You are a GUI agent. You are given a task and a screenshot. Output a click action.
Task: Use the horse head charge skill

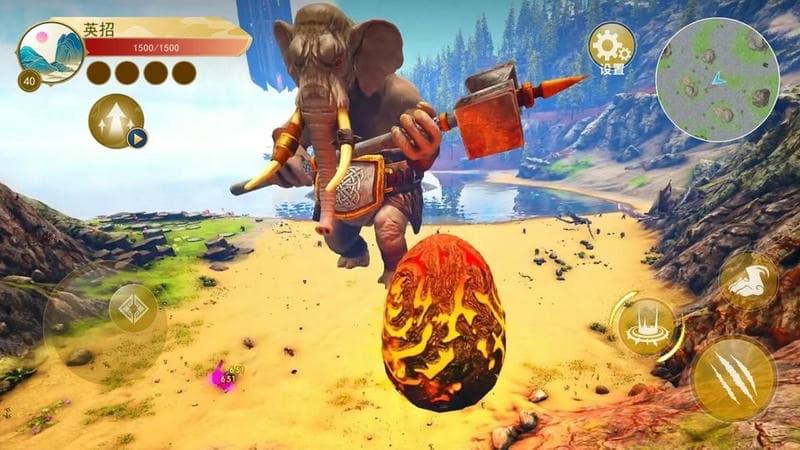(x=748, y=280)
